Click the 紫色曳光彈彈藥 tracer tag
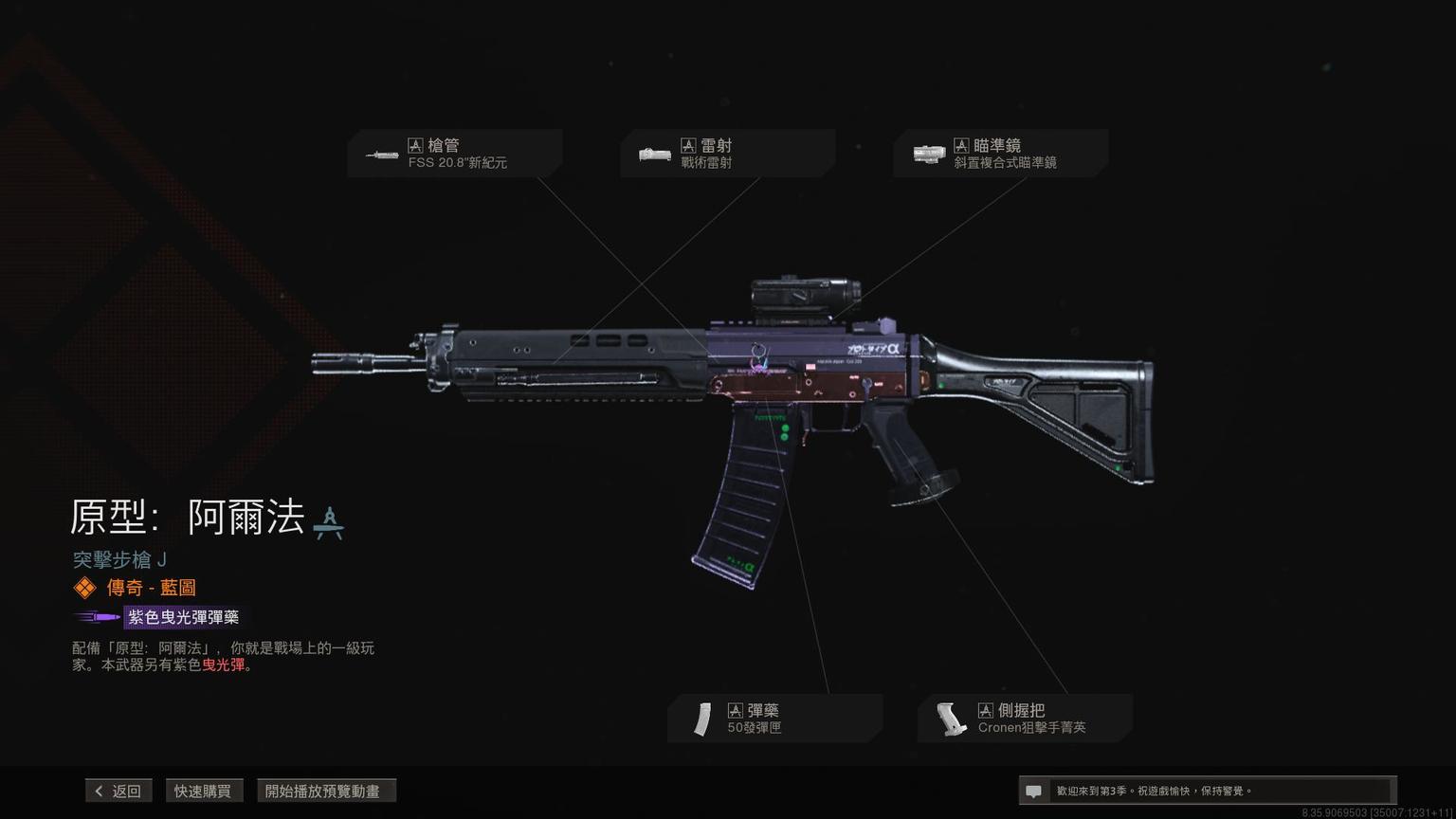The height and width of the screenshot is (819, 1456). tap(183, 617)
